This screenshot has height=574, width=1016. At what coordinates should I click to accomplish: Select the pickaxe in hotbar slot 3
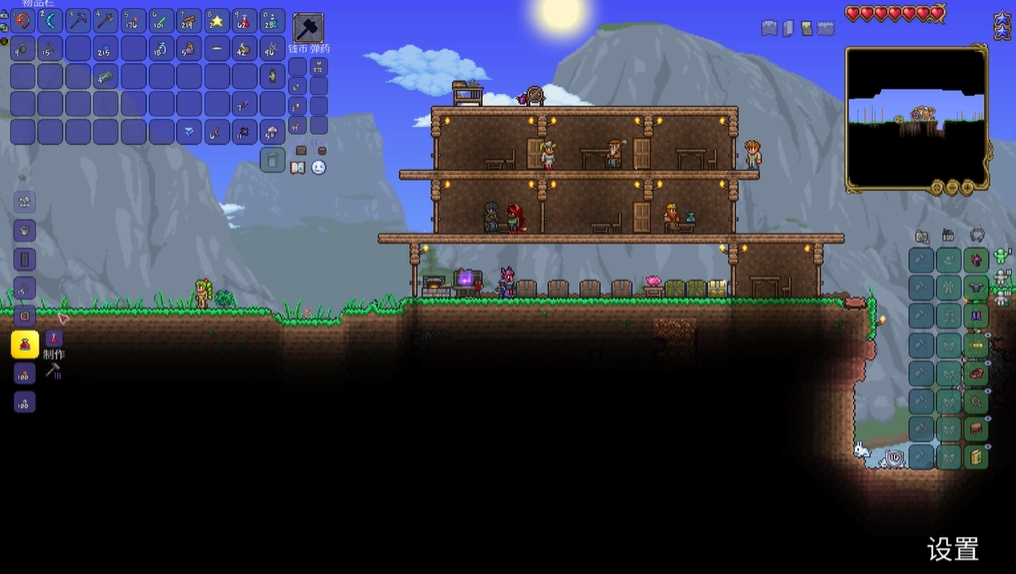pos(78,21)
